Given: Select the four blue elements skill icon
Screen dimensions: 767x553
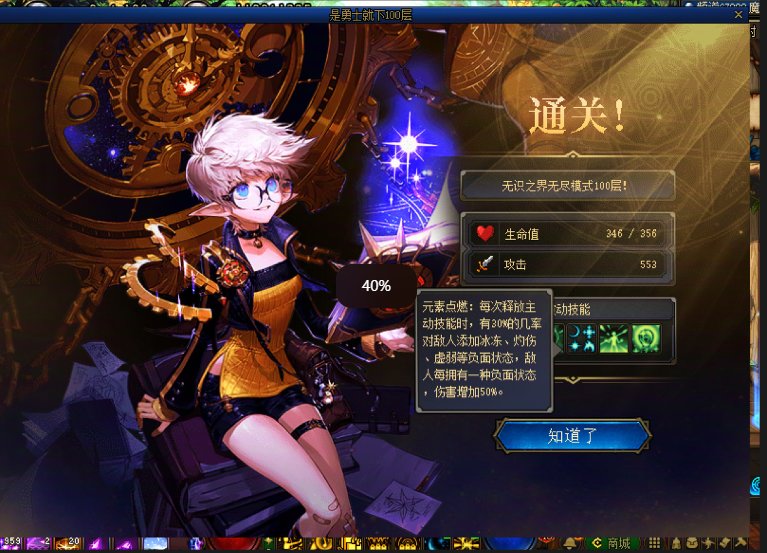Looking at the screenshot, I should (582, 338).
